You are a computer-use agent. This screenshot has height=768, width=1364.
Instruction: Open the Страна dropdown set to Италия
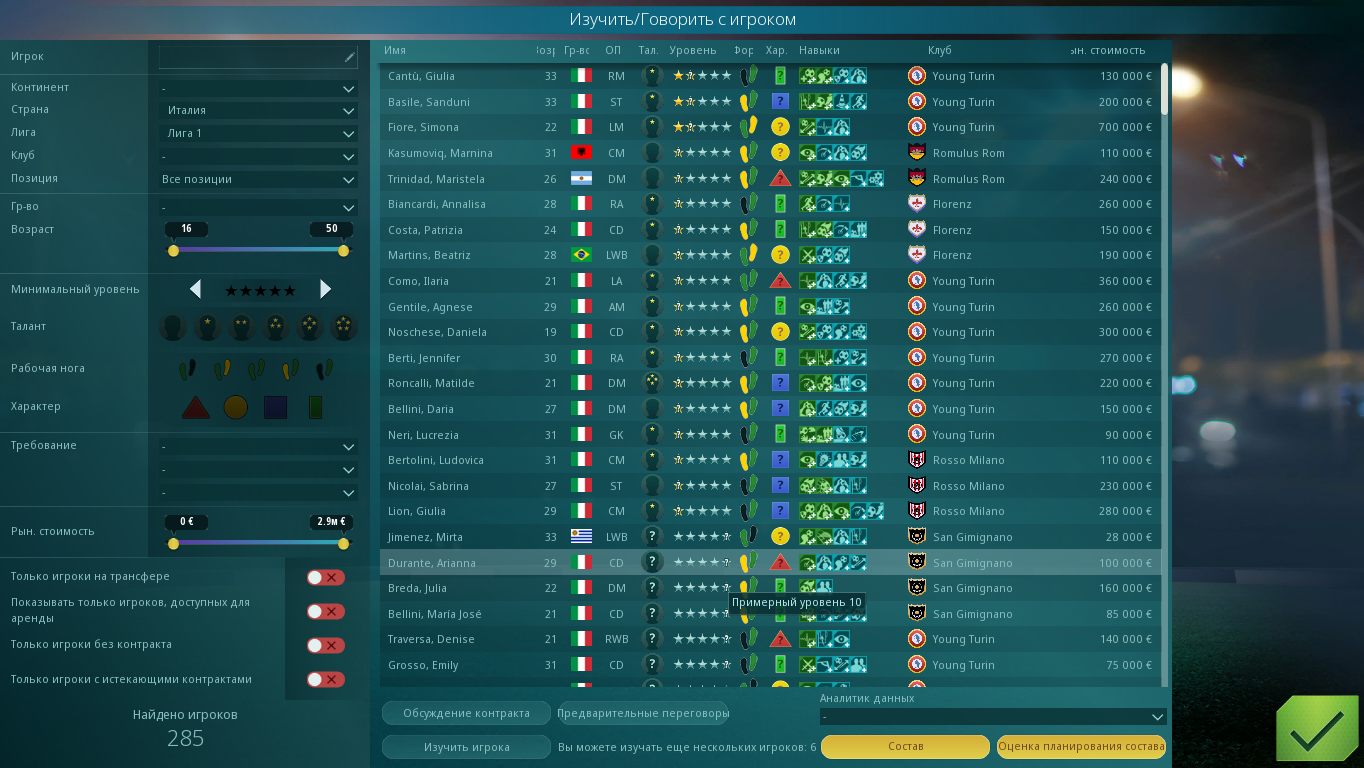(x=258, y=111)
